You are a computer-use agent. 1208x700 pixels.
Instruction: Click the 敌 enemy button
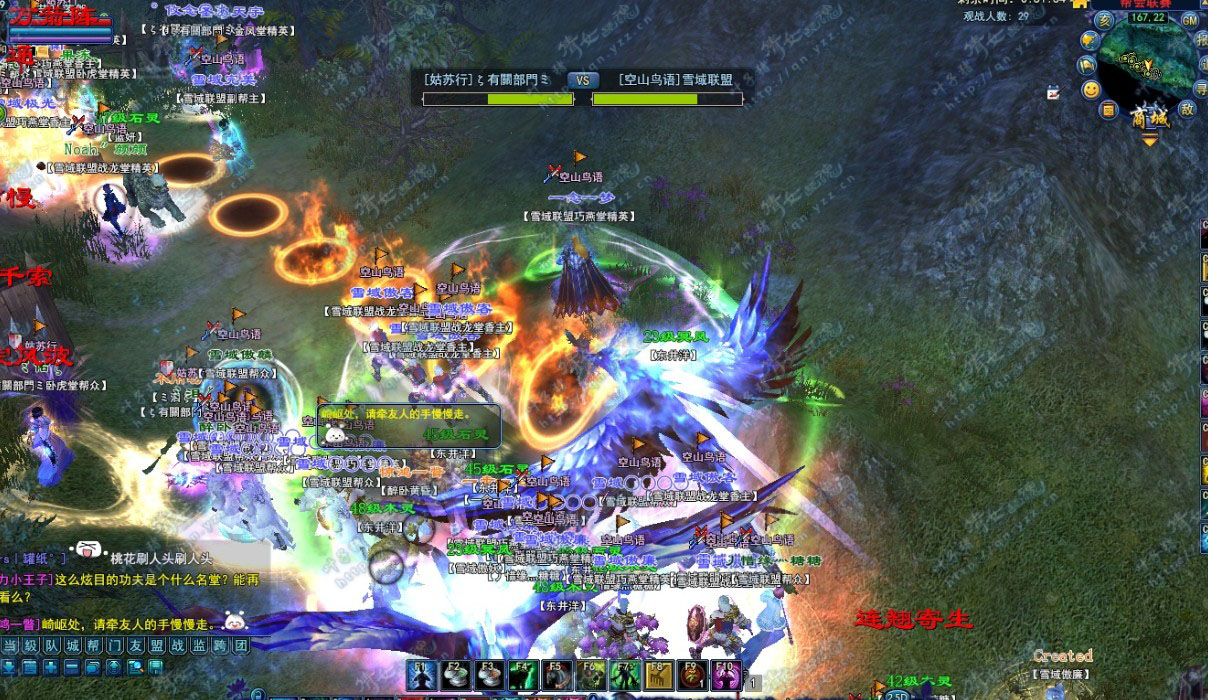(1187, 108)
